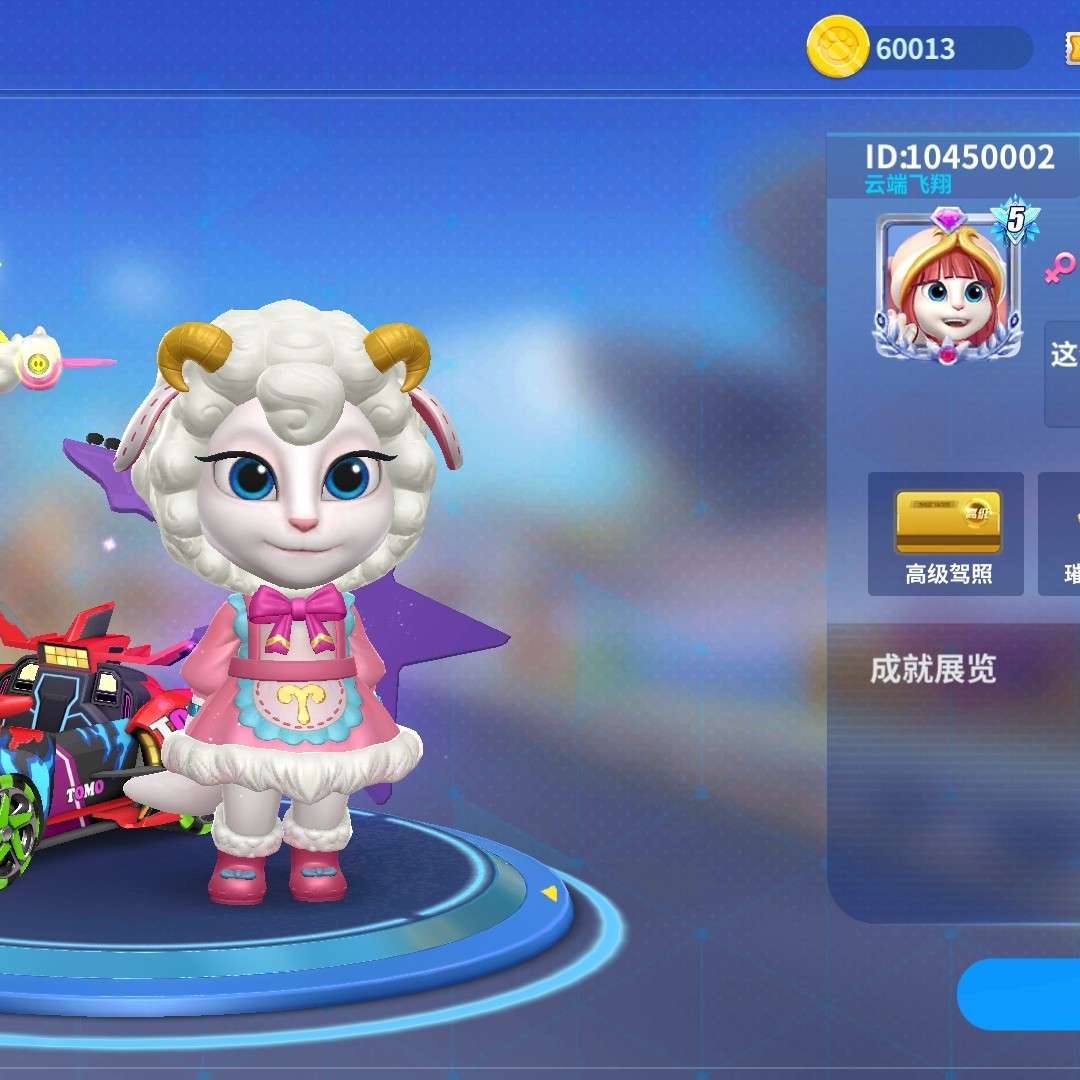Select the signature box starting with 这
The image size is (1080, 1080).
click(x=1063, y=373)
